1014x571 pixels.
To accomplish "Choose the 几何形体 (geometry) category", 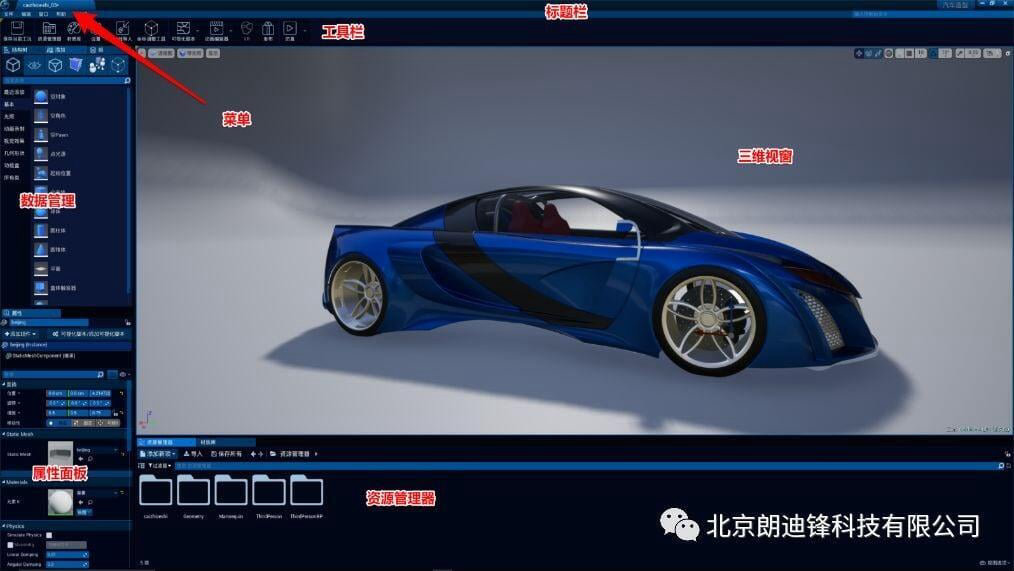I will 16,153.
